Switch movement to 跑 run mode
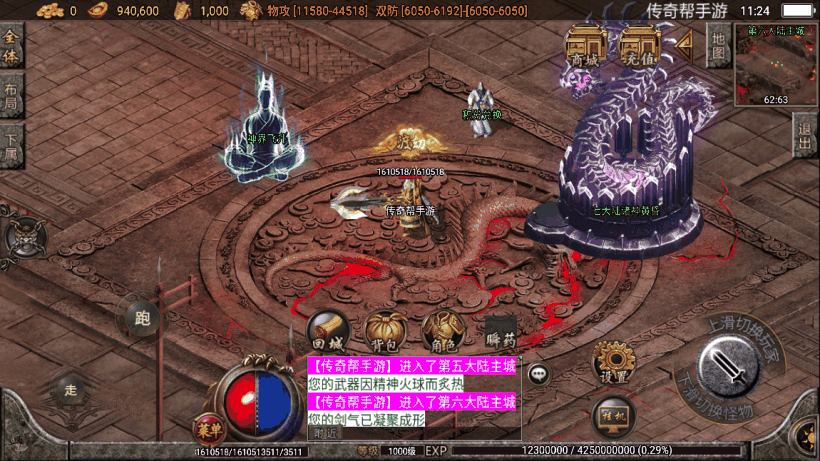Screen dimensions: 820x461 tap(142, 319)
